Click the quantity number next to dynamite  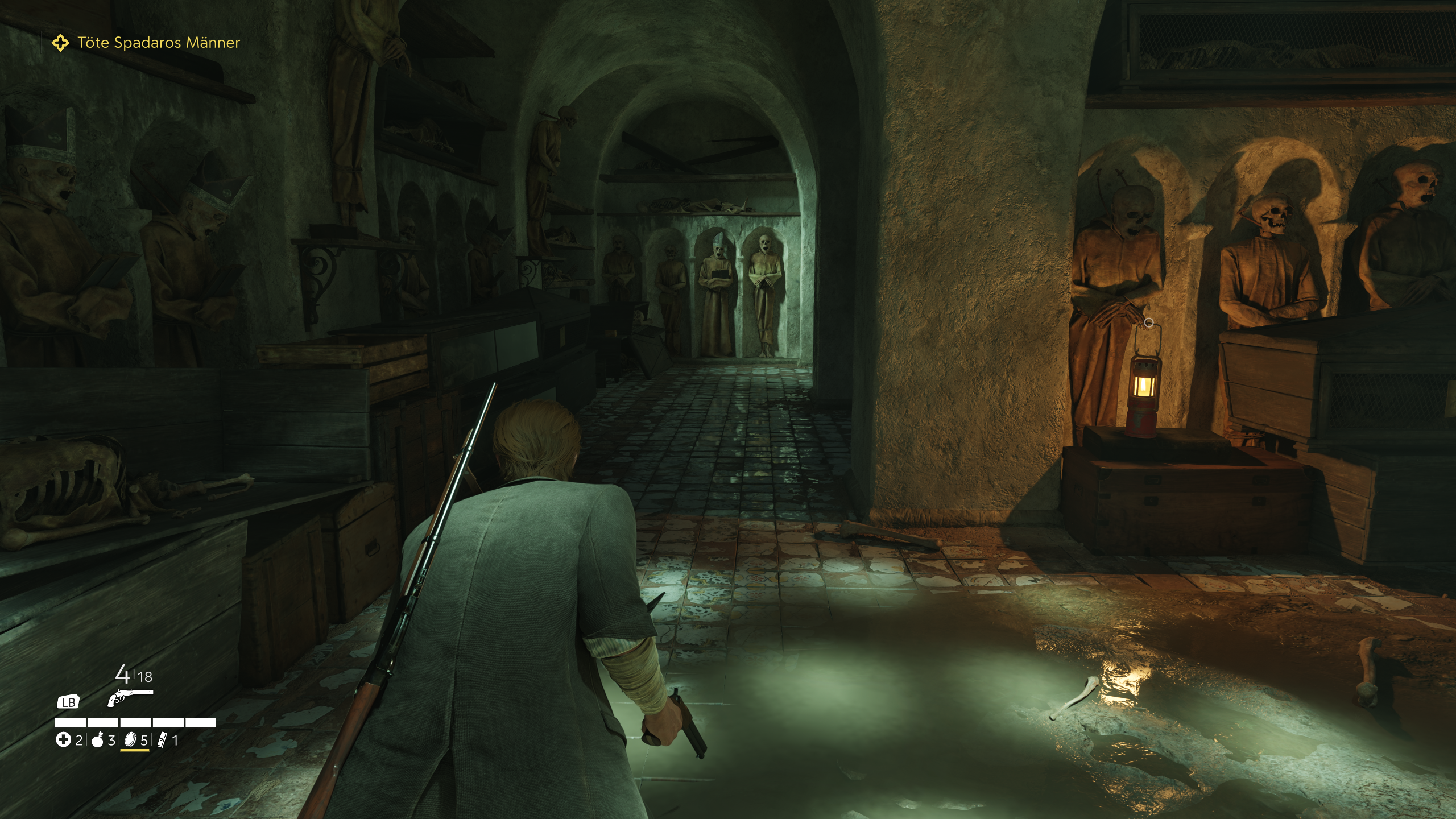point(175,741)
